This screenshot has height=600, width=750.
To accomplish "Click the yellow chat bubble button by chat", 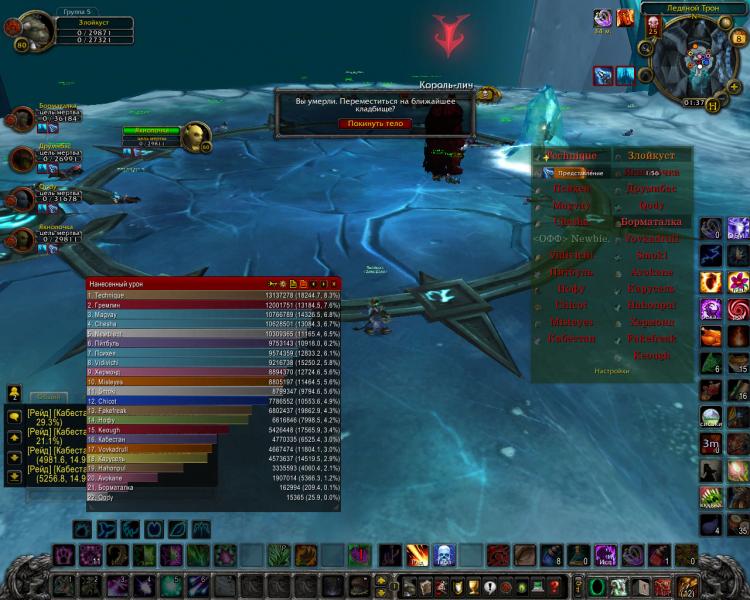I will click(x=15, y=415).
